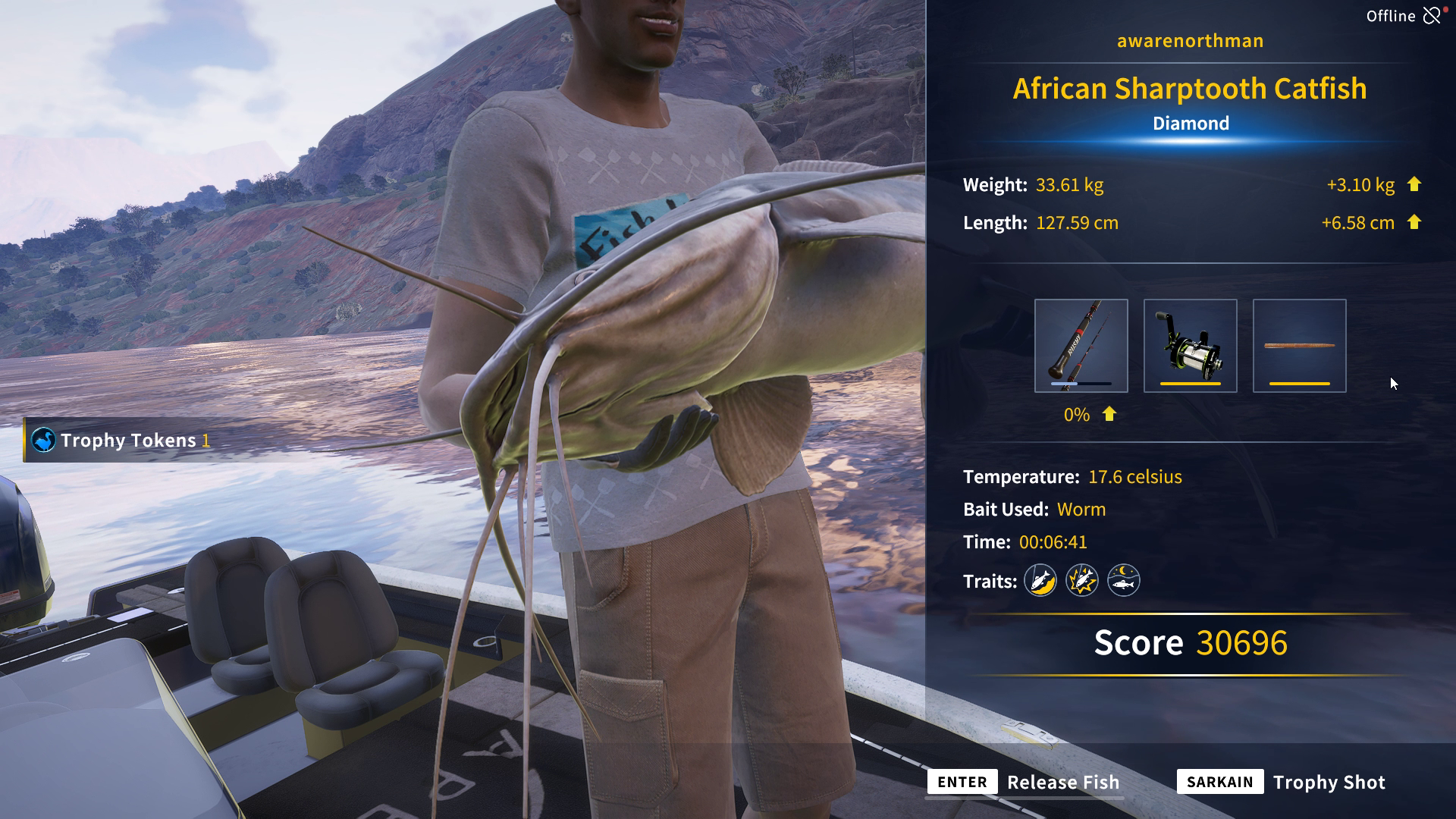The width and height of the screenshot is (1456, 819).
Task: Click the Offline connection status icon
Action: click(1432, 16)
